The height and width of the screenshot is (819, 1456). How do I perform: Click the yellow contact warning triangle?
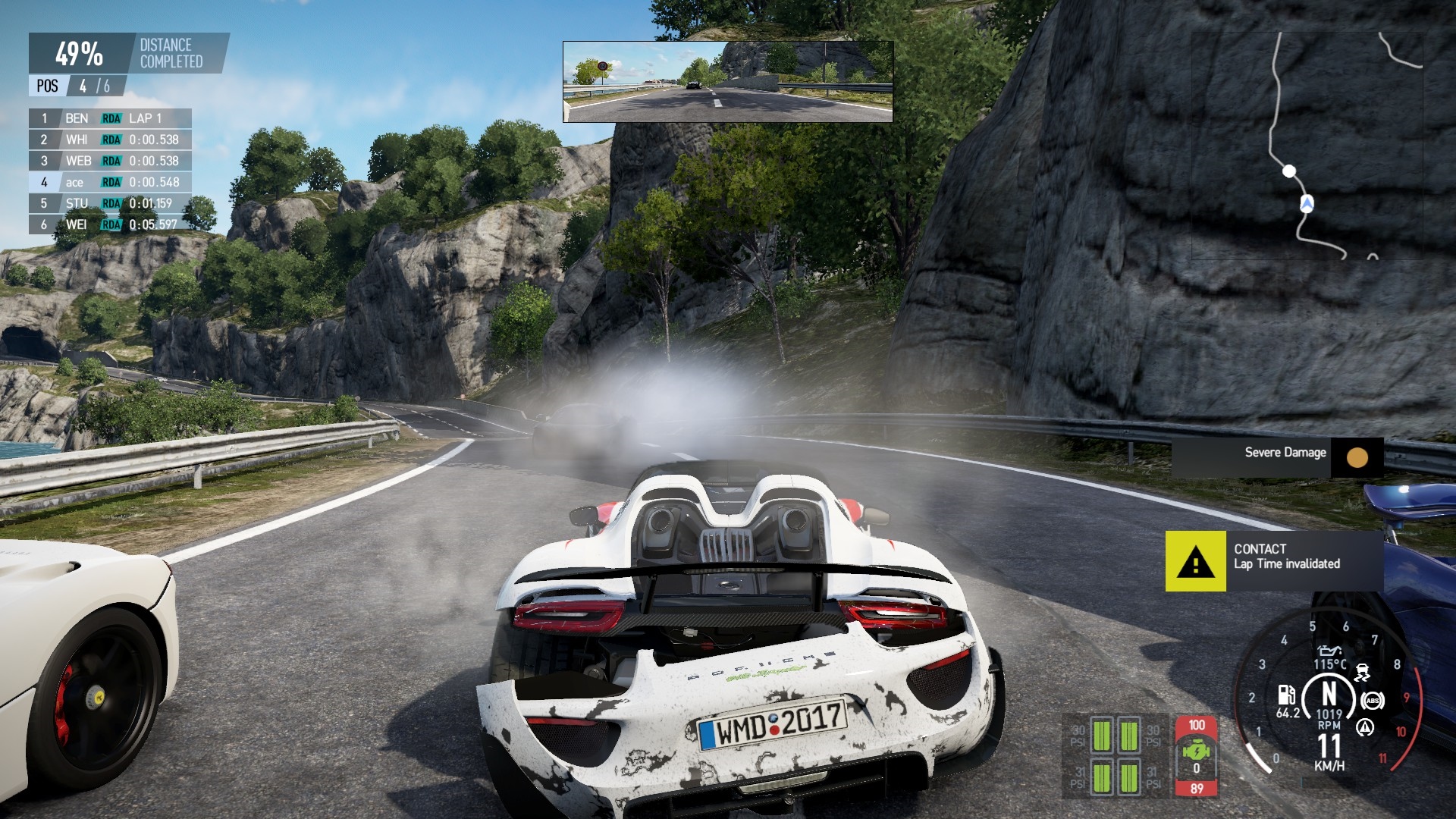click(x=1195, y=562)
